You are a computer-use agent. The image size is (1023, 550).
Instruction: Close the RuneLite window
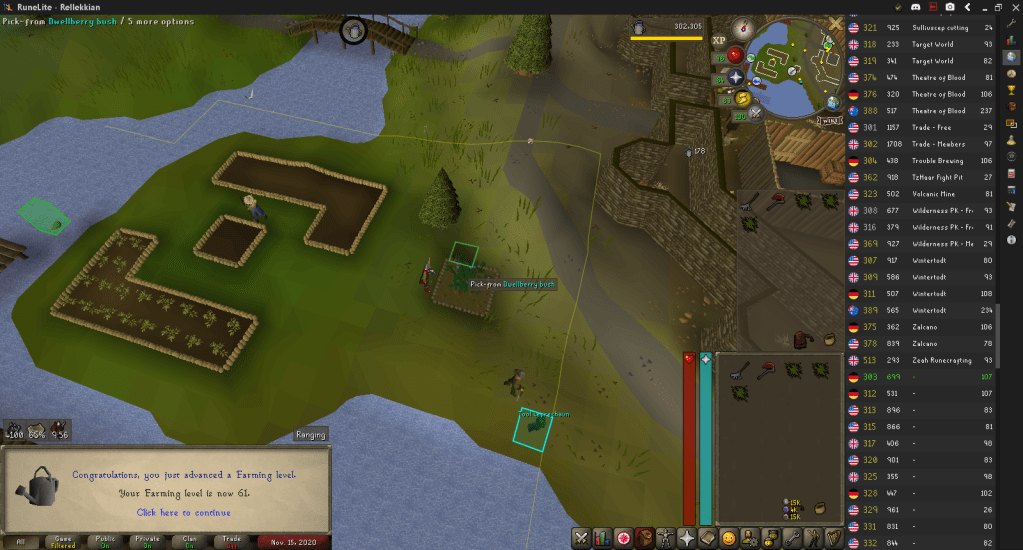(x=1011, y=7)
